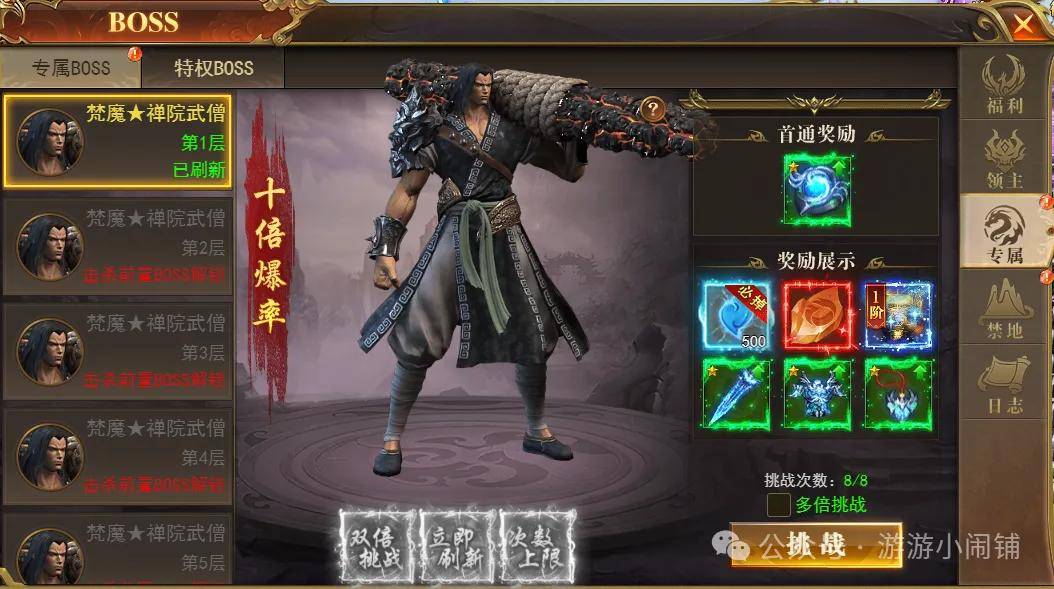
Task: Open the 日志 side tab
Action: 1003,383
